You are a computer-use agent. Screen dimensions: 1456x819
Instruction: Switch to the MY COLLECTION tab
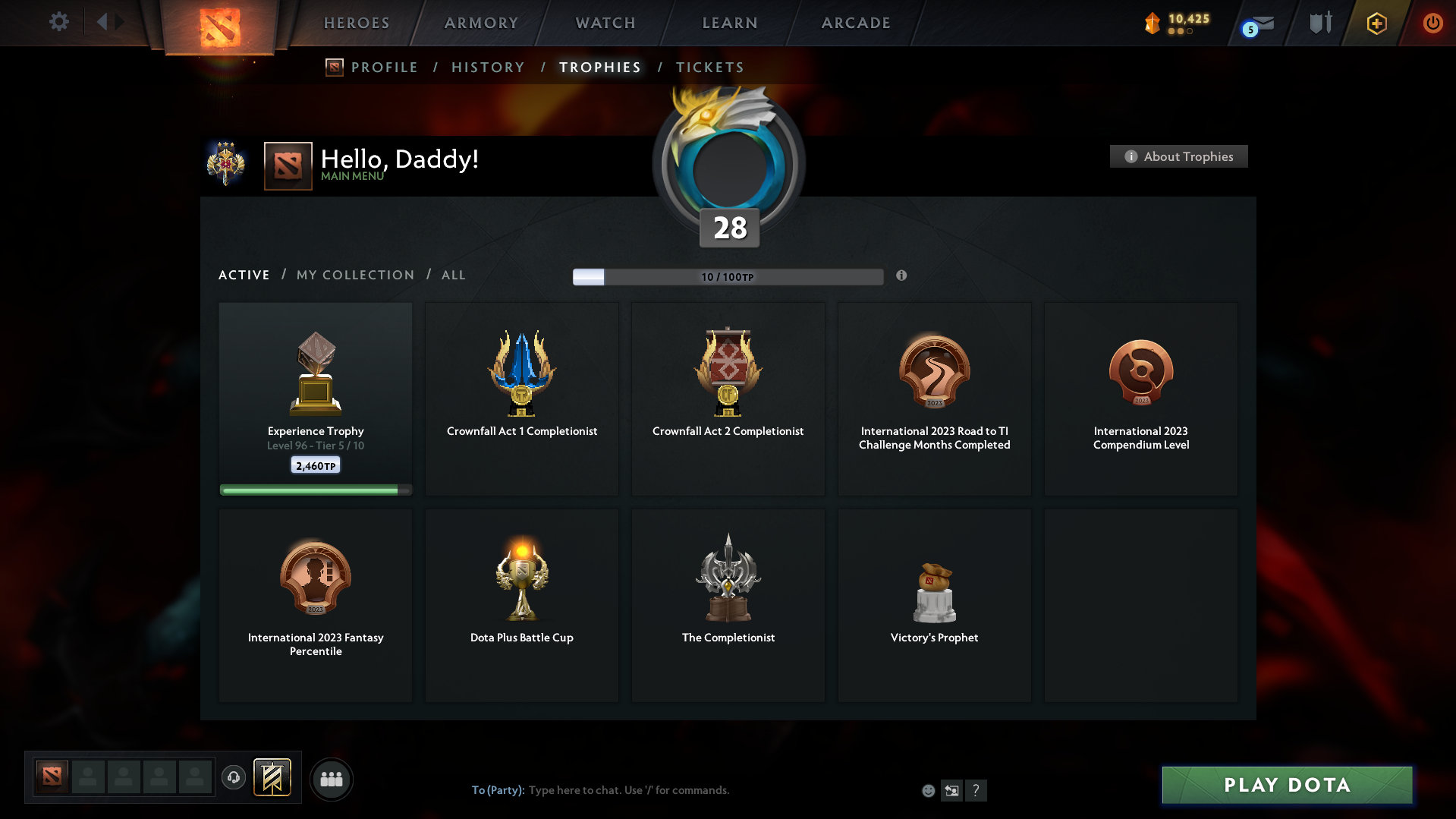[354, 275]
